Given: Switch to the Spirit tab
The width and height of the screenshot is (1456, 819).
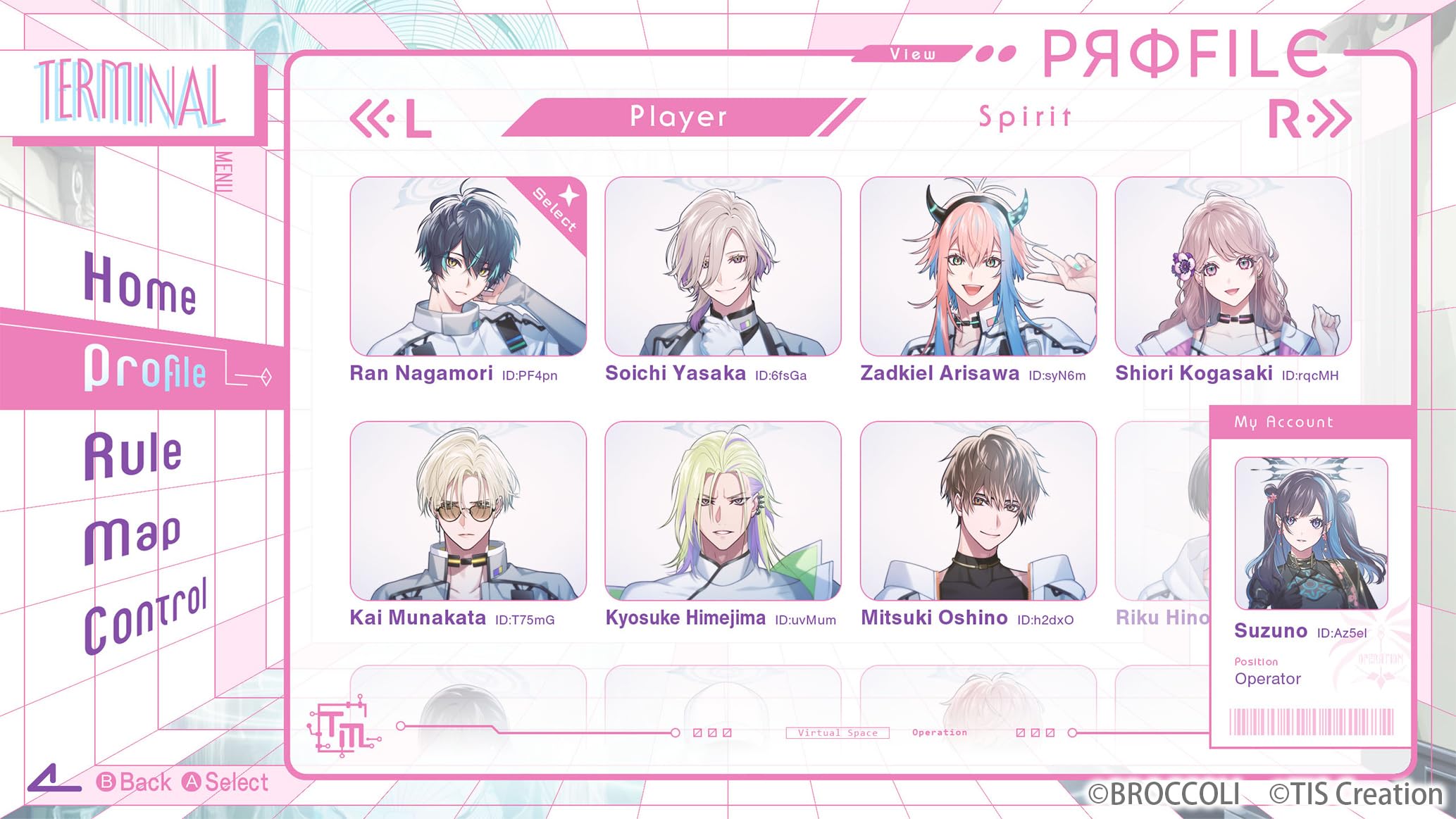Looking at the screenshot, I should click(x=1025, y=116).
